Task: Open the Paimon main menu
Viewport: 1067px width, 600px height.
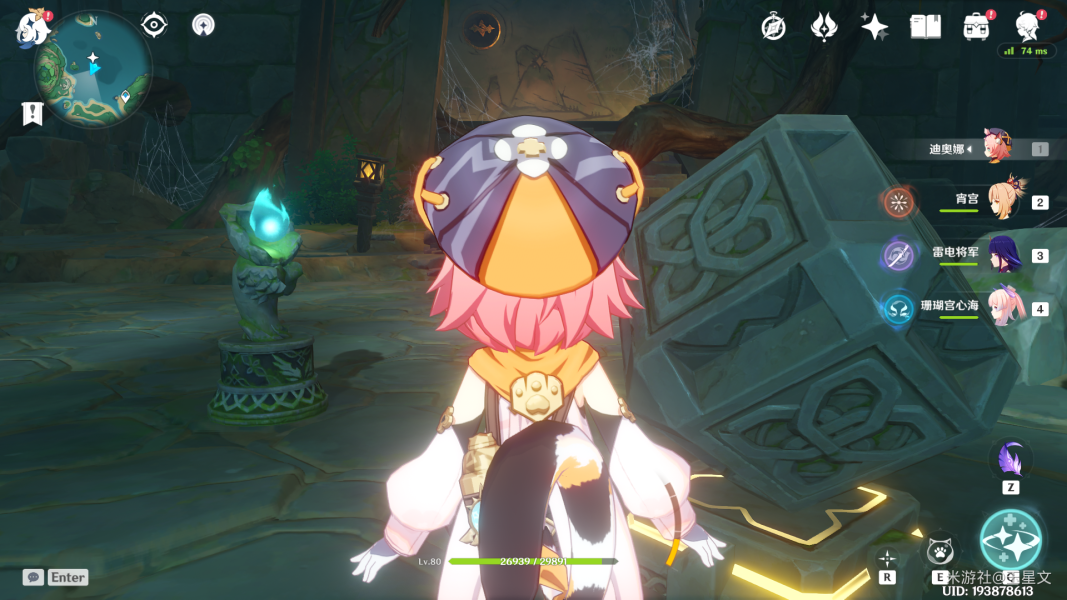Action: pos(32,27)
